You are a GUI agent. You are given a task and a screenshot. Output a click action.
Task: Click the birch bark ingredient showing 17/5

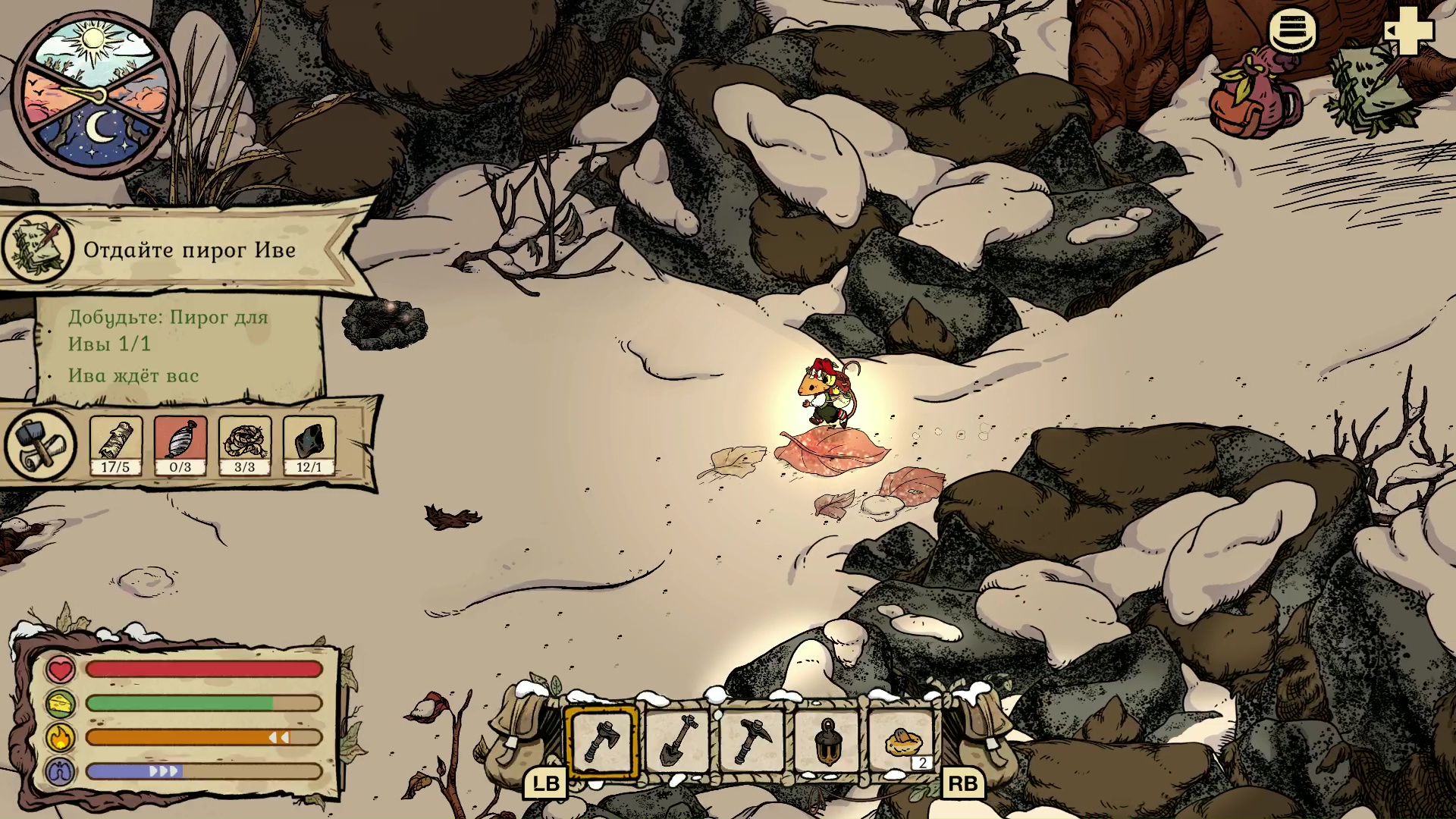116,445
